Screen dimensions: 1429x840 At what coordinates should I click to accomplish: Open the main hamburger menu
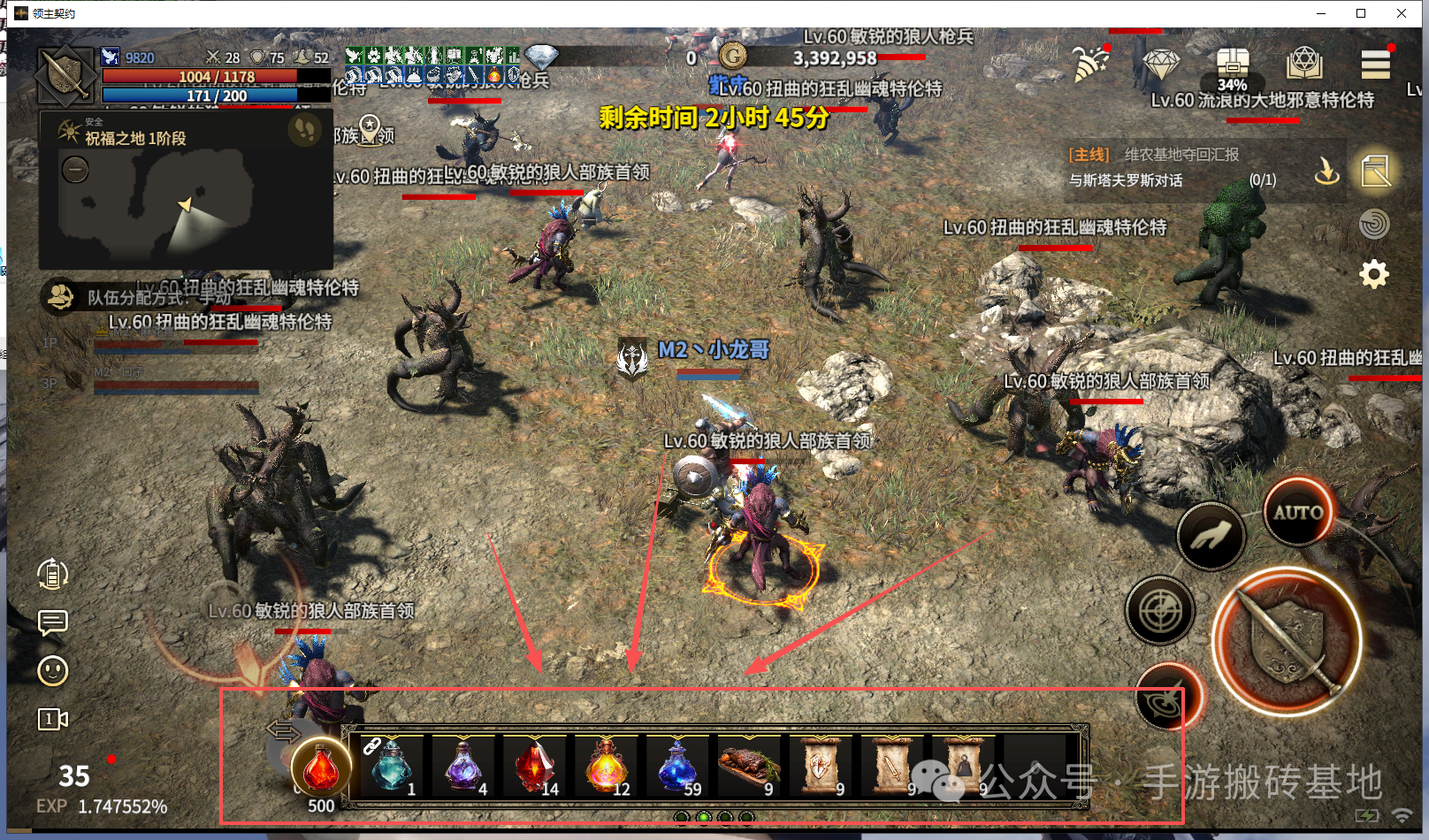[1375, 65]
